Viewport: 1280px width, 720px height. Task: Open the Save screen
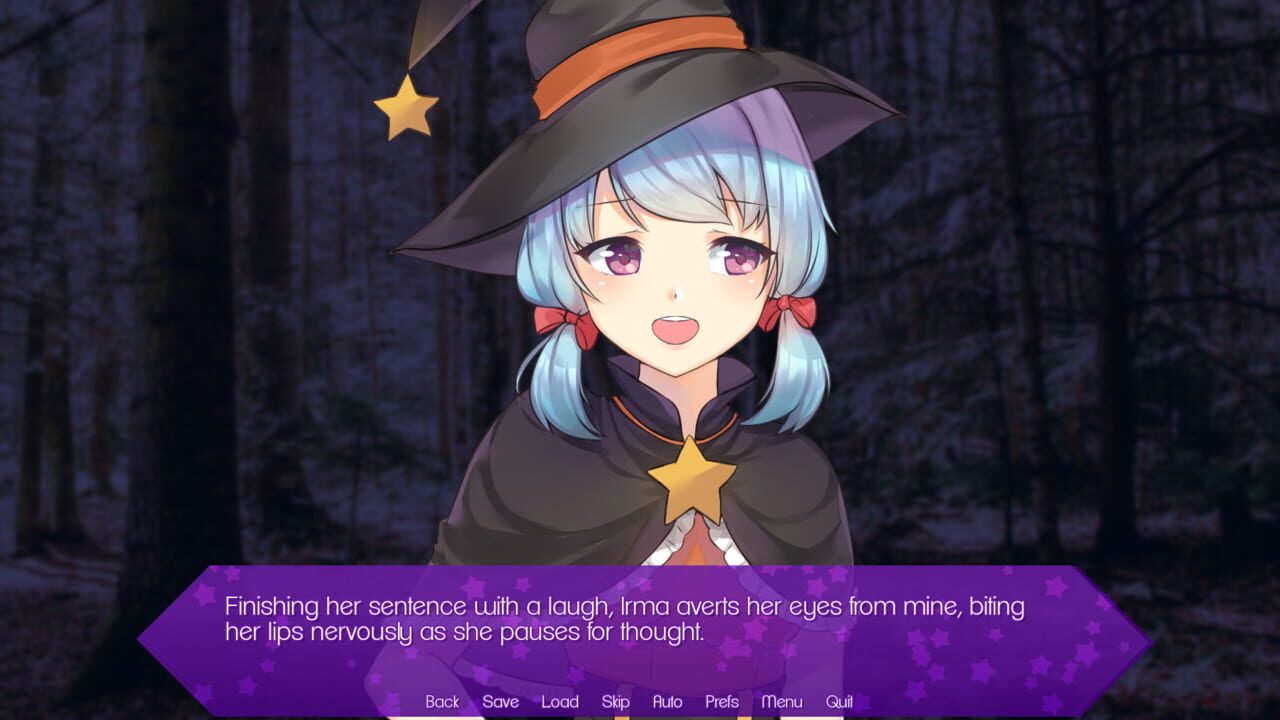(x=501, y=702)
